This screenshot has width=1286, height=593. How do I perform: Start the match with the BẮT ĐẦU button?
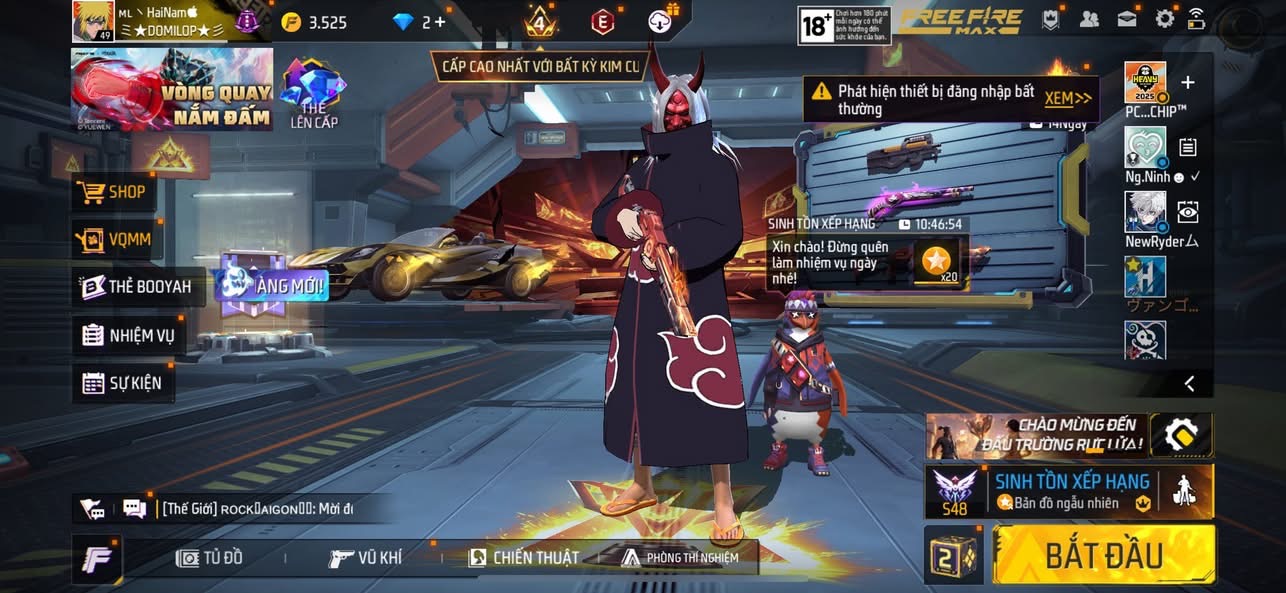coord(1104,555)
